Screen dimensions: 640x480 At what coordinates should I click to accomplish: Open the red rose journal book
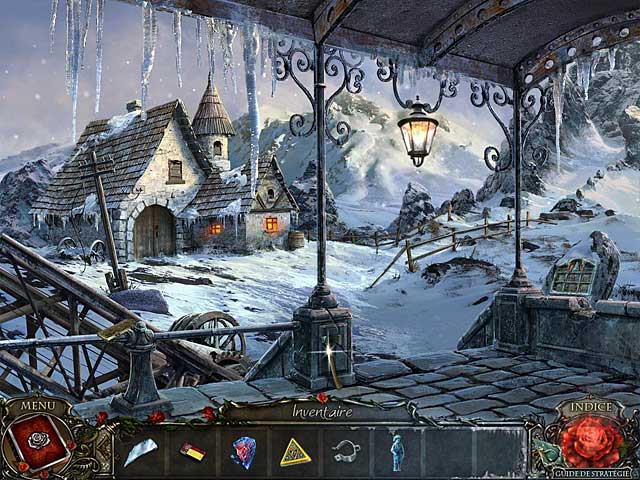[x=38, y=443]
